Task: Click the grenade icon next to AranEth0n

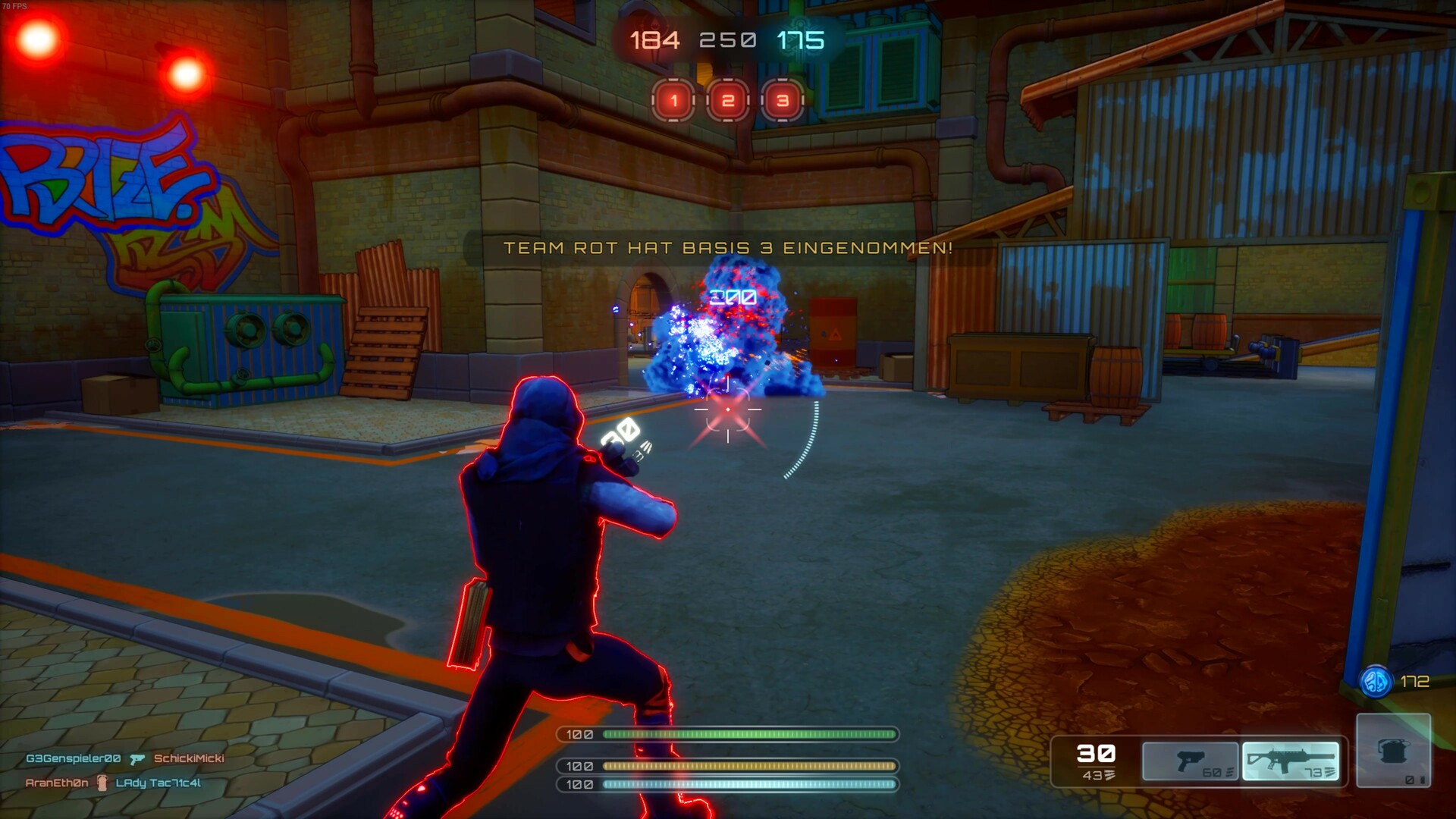Action: pyautogui.click(x=102, y=783)
